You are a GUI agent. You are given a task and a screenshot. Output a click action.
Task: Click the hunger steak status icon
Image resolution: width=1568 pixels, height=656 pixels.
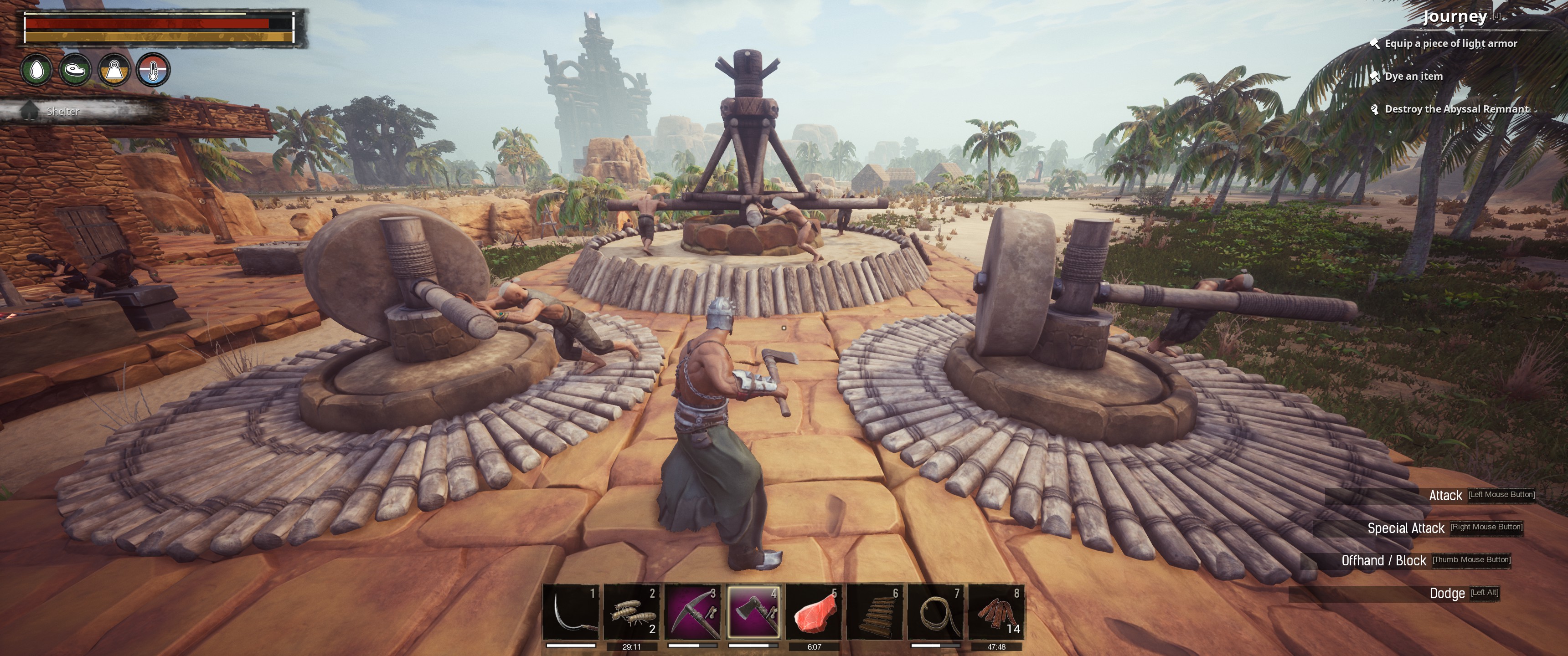76,70
